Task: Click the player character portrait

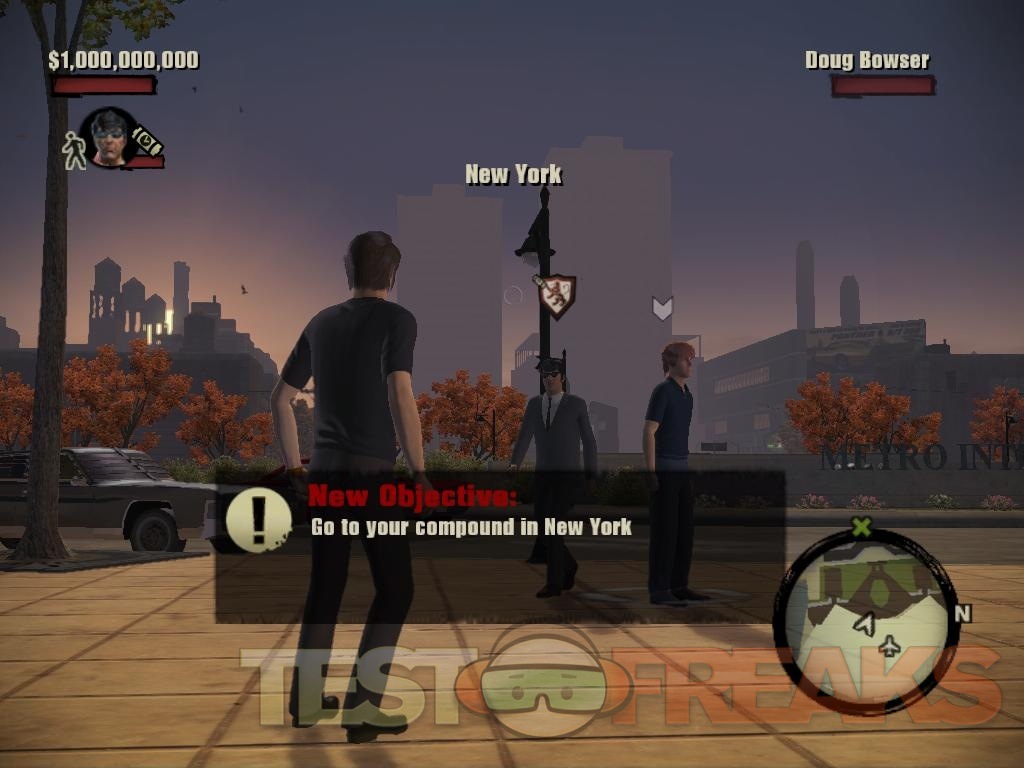Action: 108,138
